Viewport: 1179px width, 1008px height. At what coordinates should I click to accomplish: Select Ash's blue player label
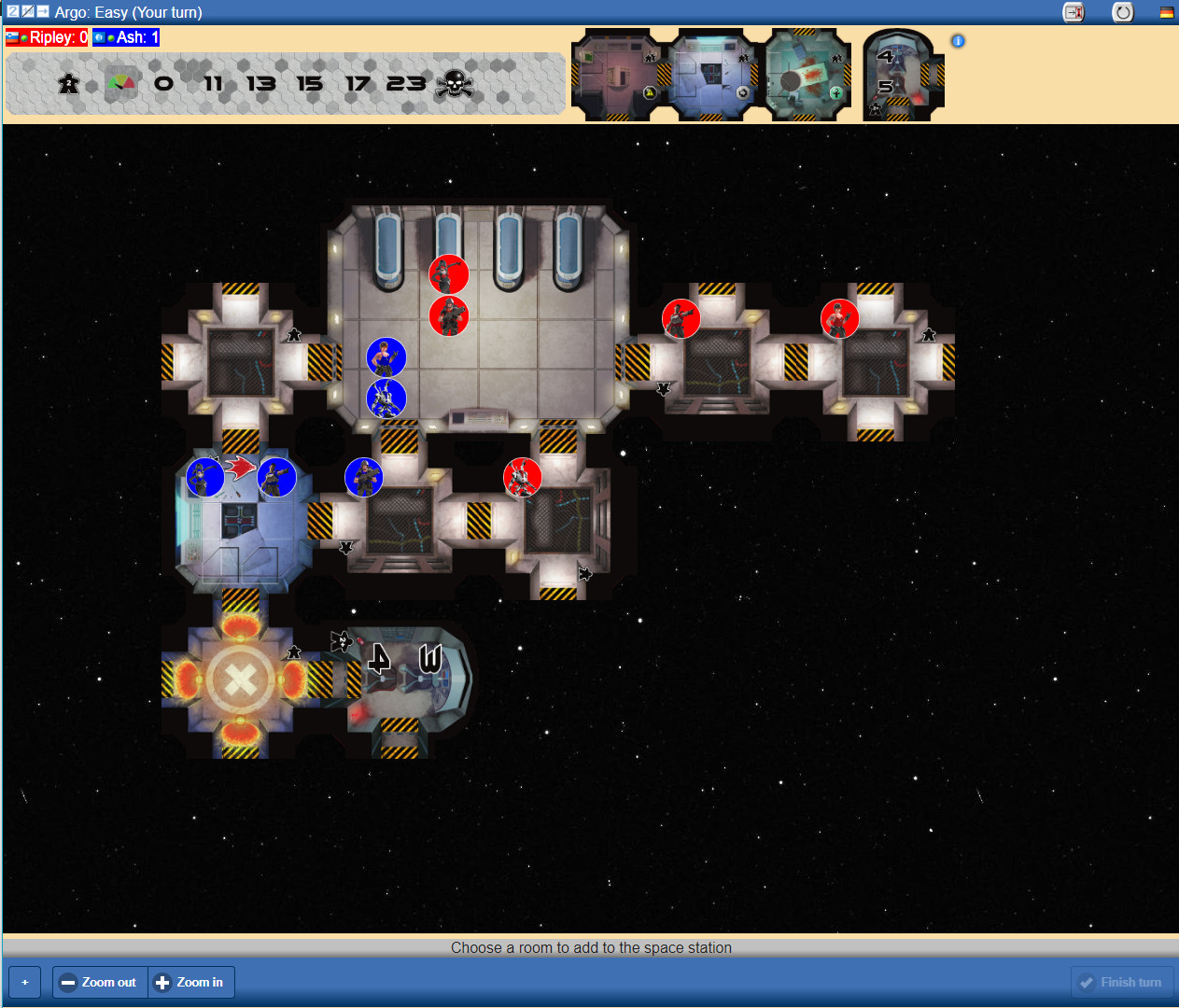click(126, 37)
